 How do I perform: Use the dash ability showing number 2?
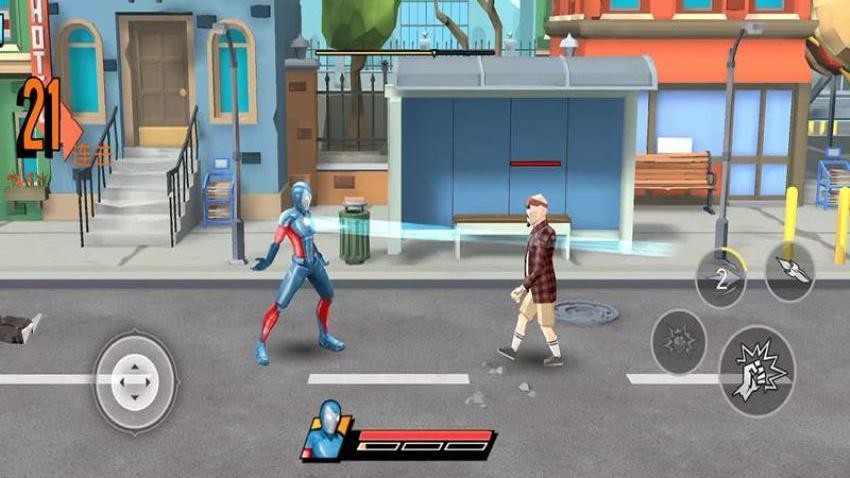click(x=720, y=279)
